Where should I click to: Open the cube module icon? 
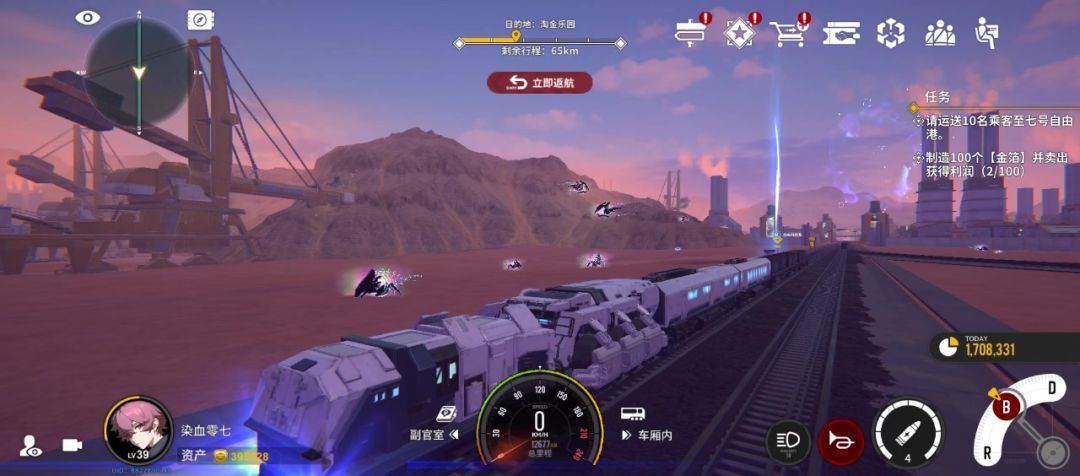[890, 33]
